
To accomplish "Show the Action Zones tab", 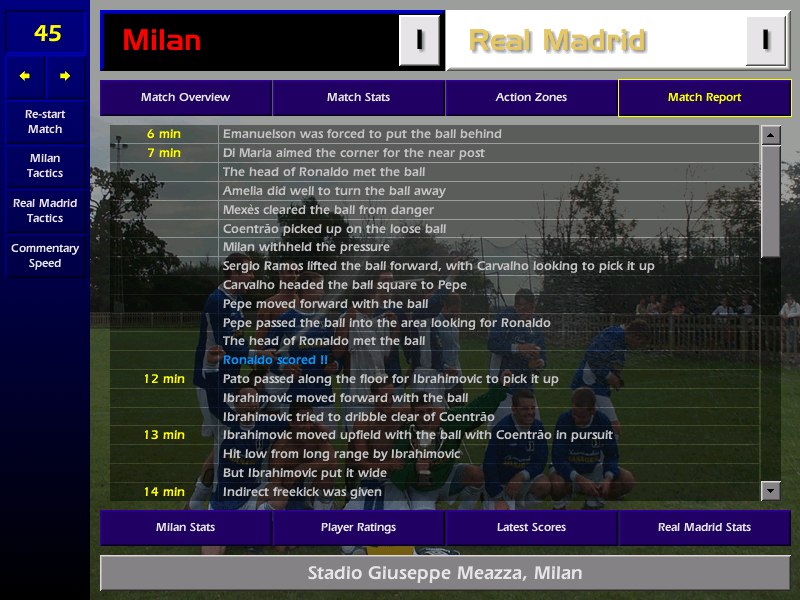I will (x=531, y=98).
